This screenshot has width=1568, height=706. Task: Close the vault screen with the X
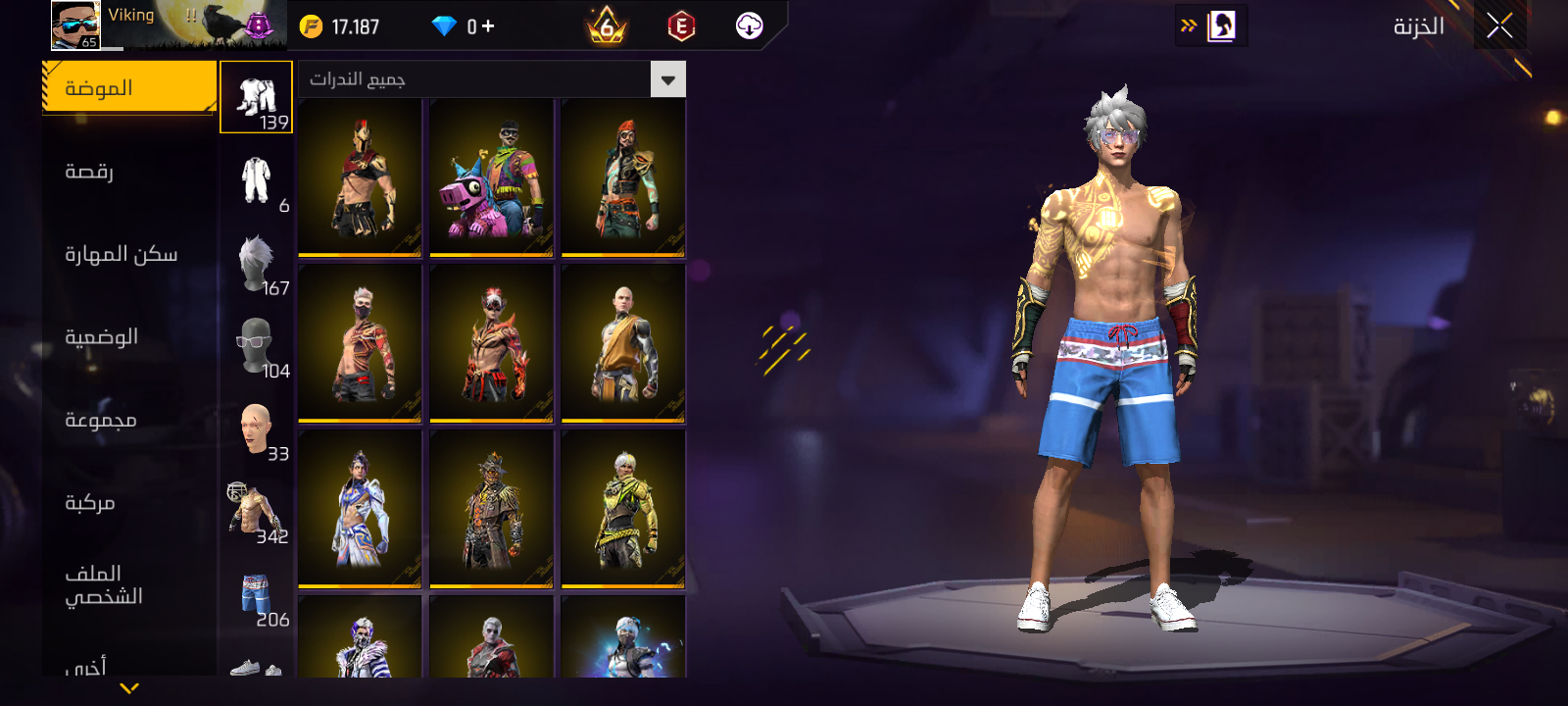pos(1499,26)
